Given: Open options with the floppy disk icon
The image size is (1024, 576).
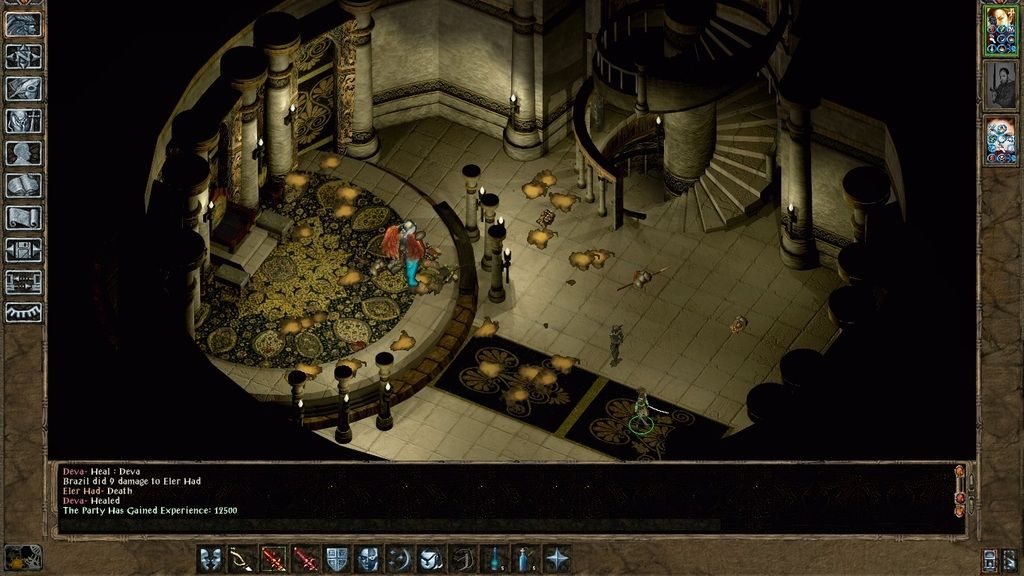Looking at the screenshot, I should click(x=24, y=249).
